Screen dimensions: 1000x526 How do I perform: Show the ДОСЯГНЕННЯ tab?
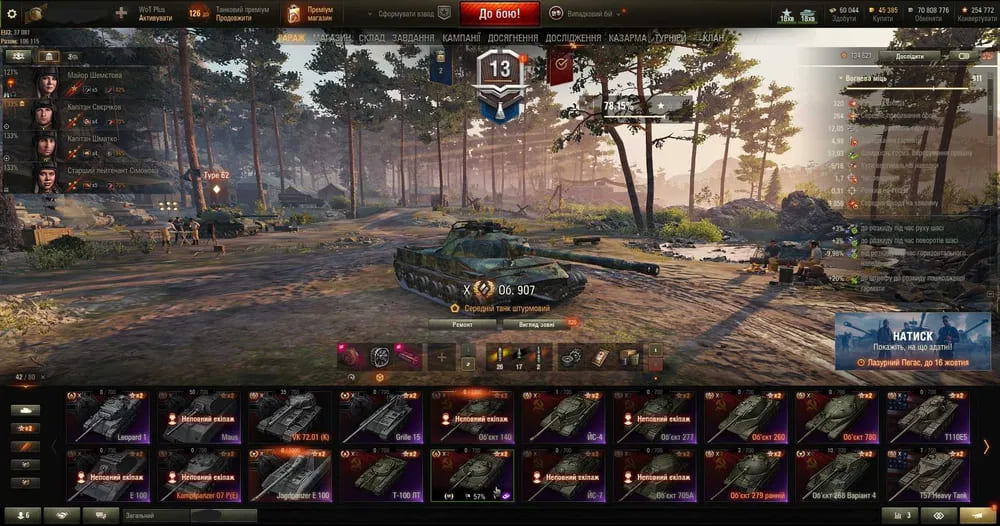[514, 37]
